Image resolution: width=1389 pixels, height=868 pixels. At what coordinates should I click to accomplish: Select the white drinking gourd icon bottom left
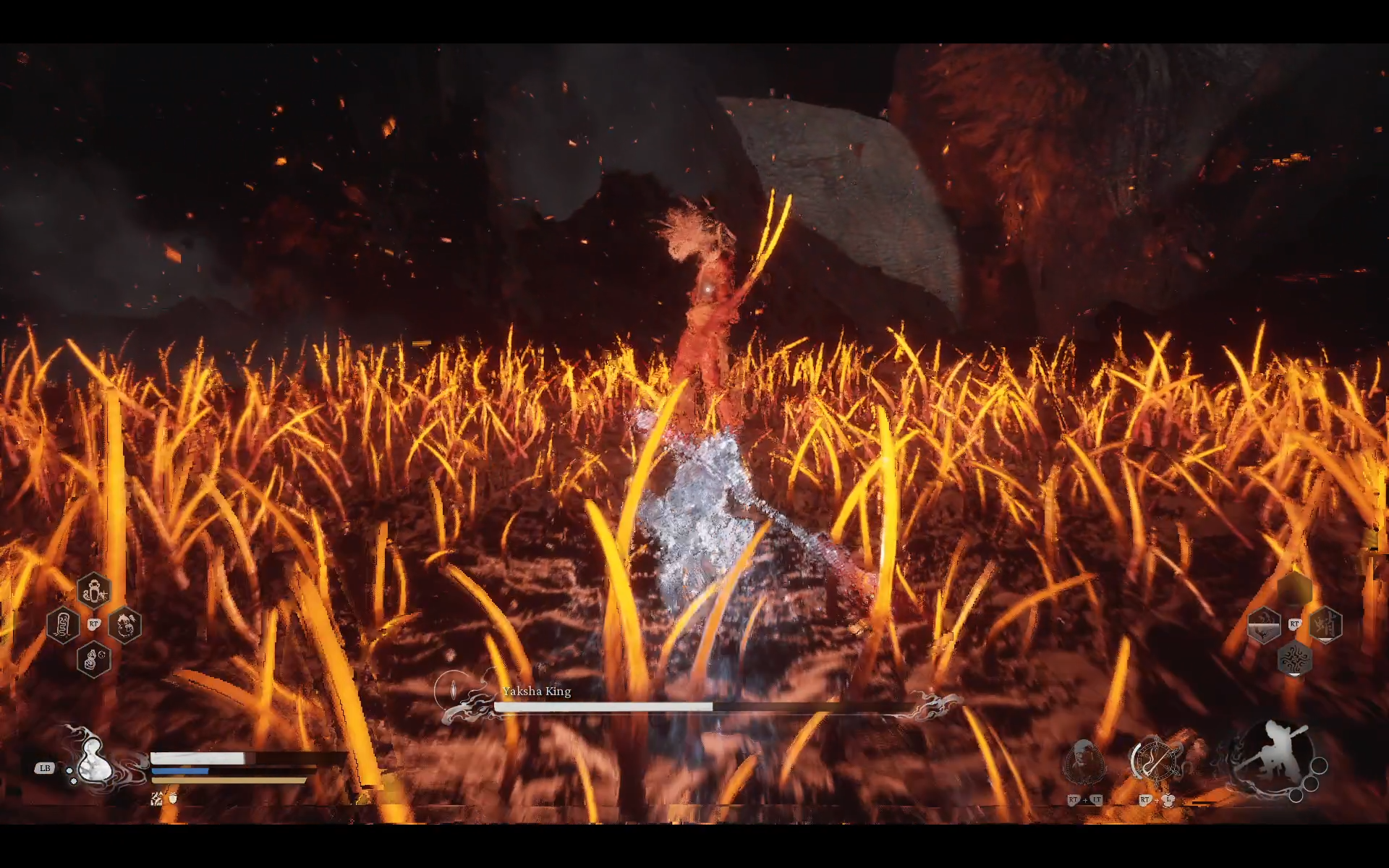click(x=95, y=760)
